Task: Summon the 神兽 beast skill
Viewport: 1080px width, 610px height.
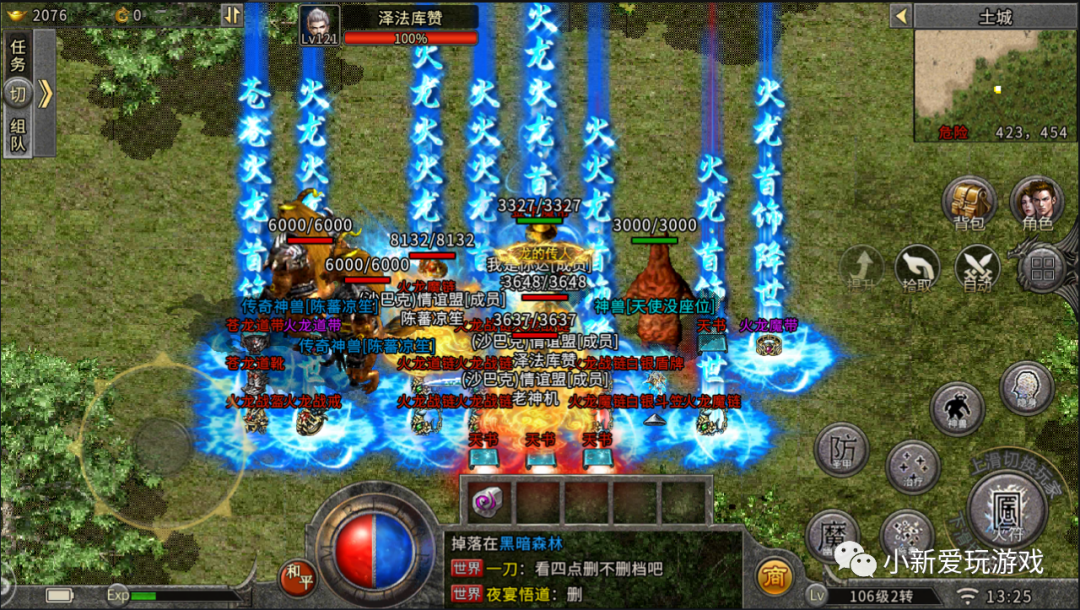Action: tap(957, 409)
